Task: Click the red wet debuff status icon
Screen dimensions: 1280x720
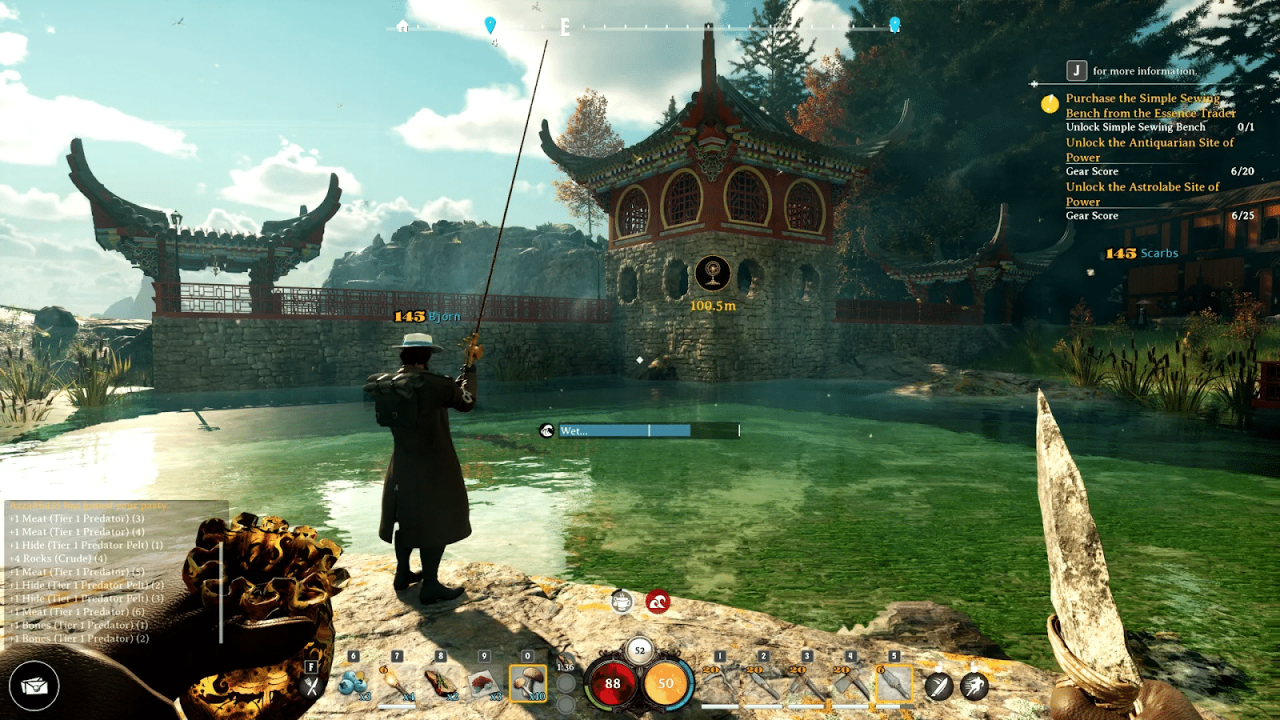Action: [x=659, y=601]
